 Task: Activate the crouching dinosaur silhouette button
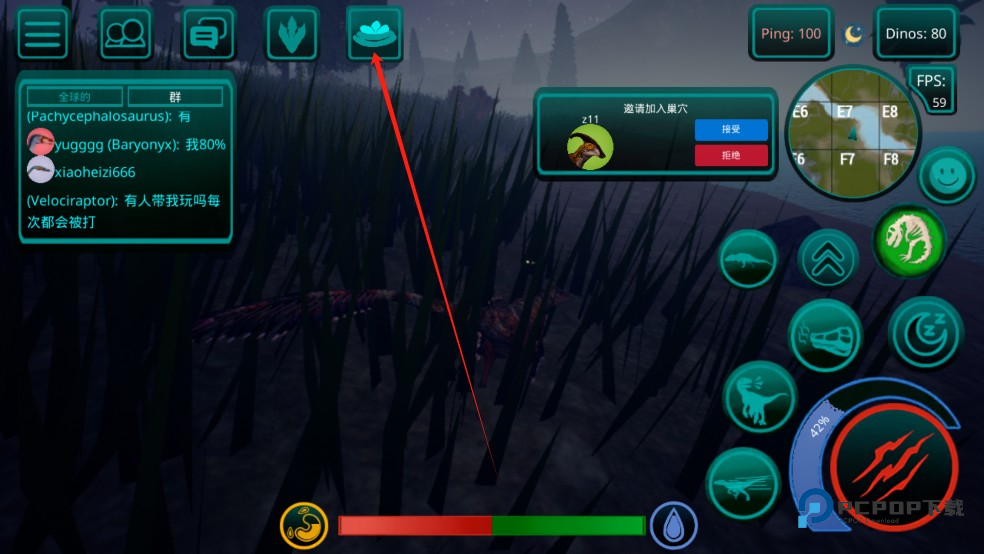748,259
